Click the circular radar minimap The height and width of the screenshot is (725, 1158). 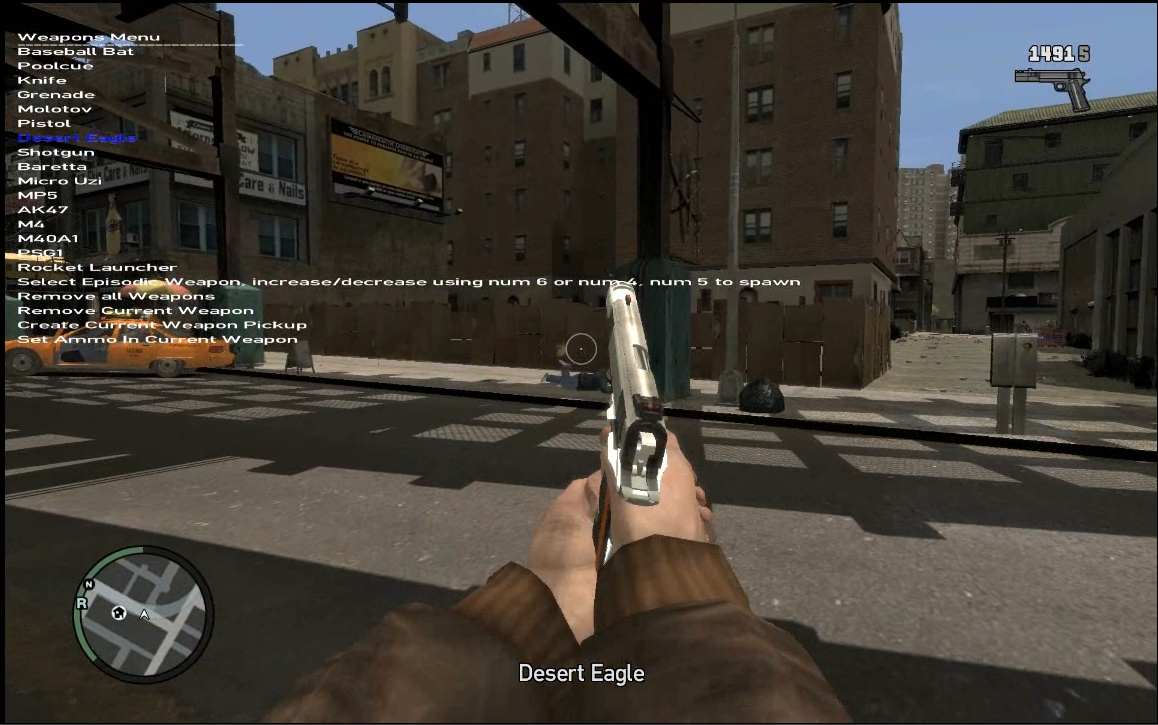[143, 614]
